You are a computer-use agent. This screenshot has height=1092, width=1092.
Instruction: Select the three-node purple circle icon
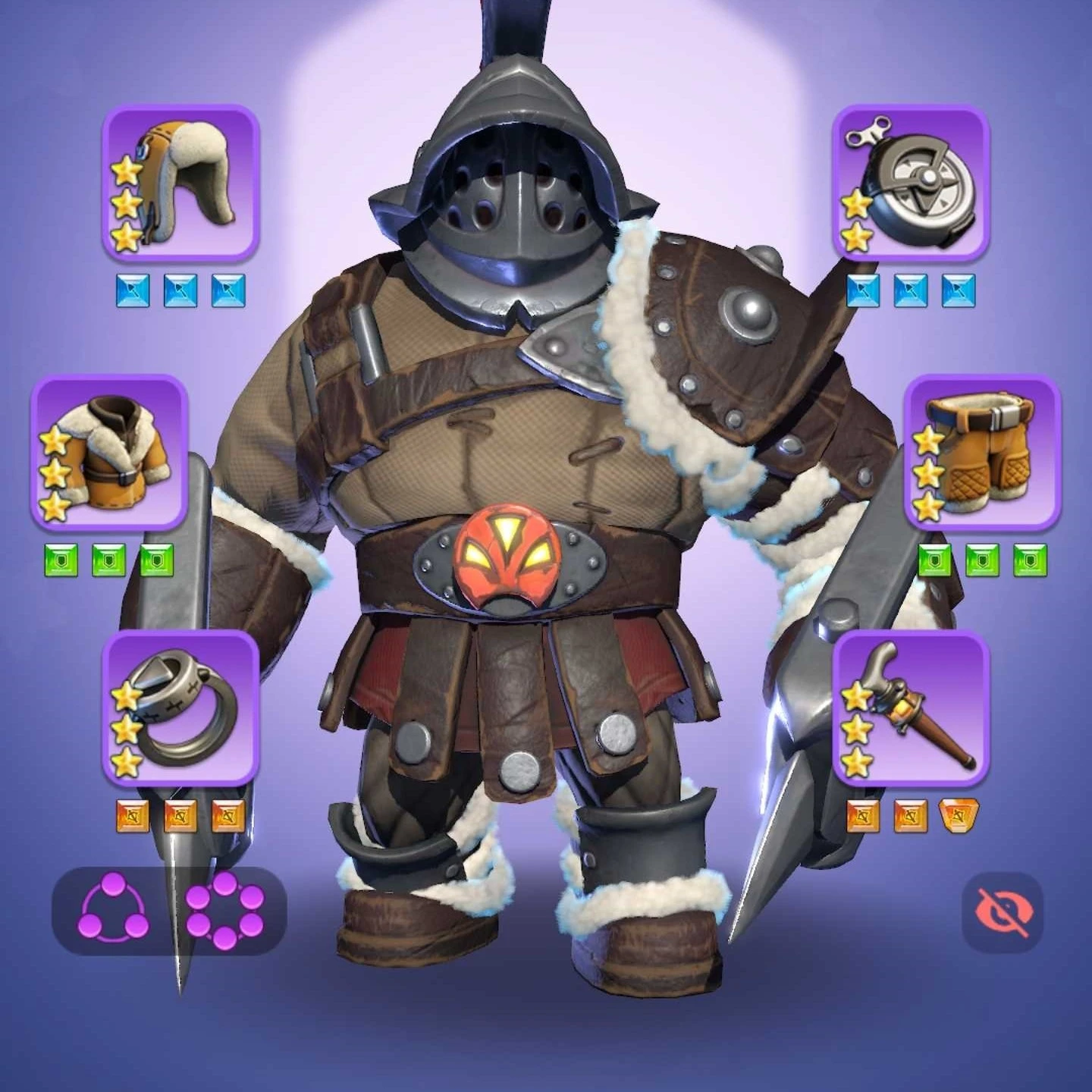pos(114,910)
